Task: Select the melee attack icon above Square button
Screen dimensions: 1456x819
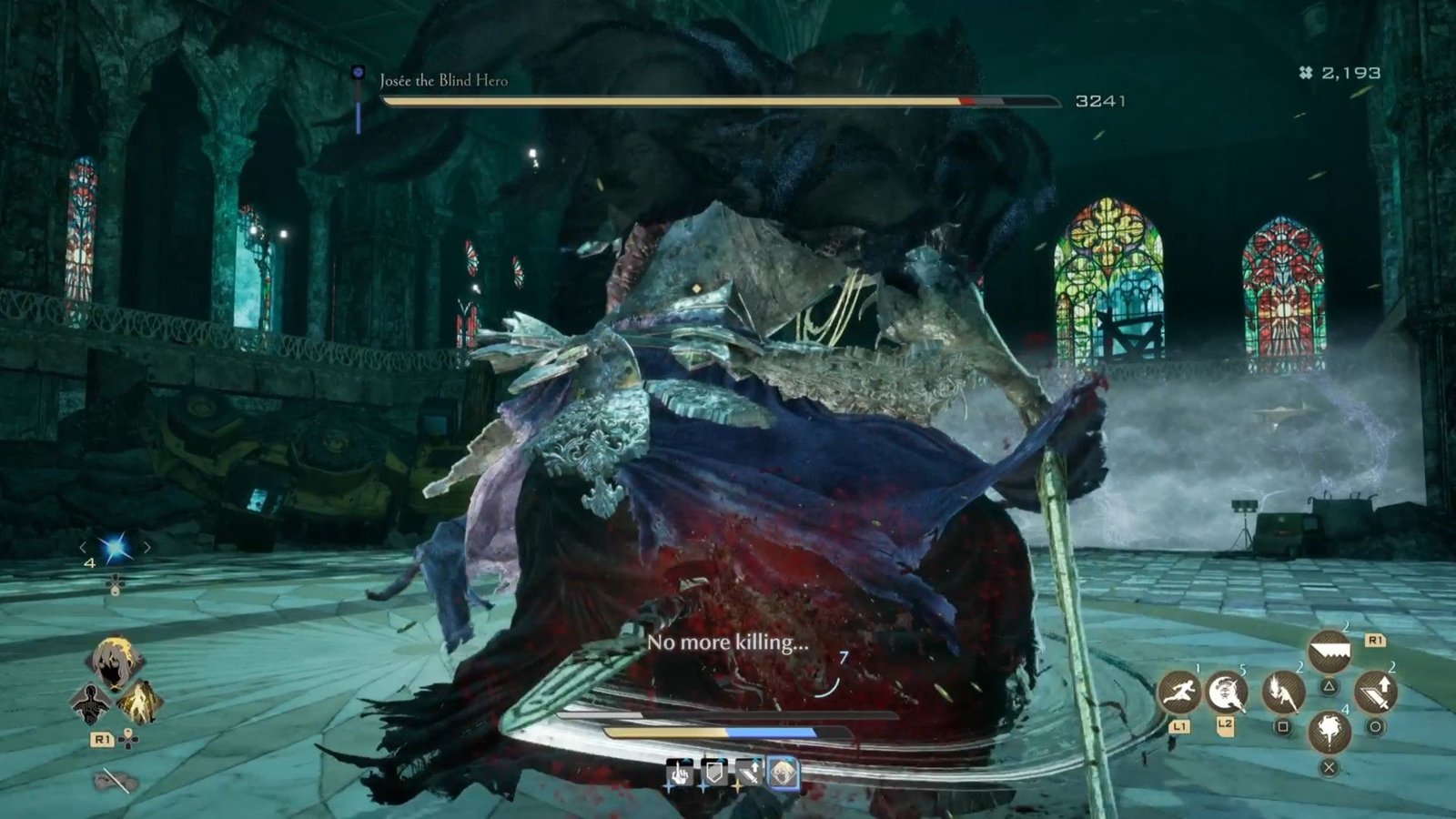Action: click(x=1283, y=693)
